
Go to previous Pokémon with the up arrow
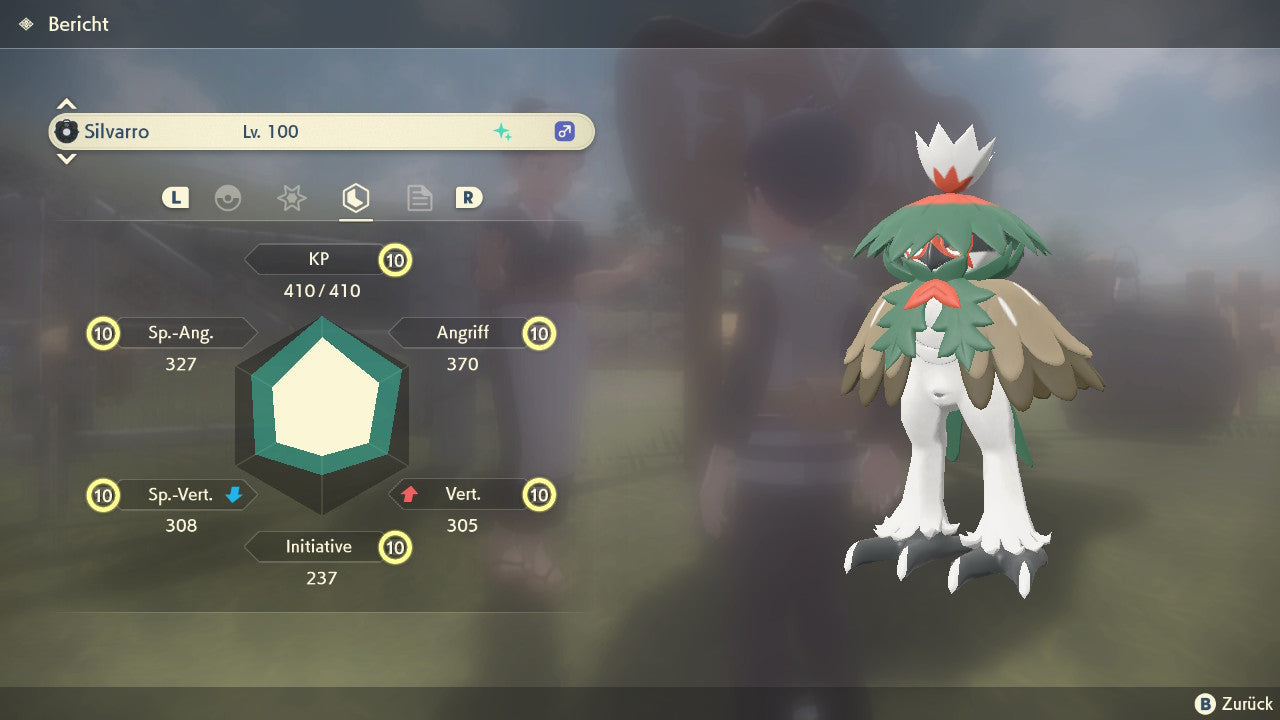(x=66, y=104)
